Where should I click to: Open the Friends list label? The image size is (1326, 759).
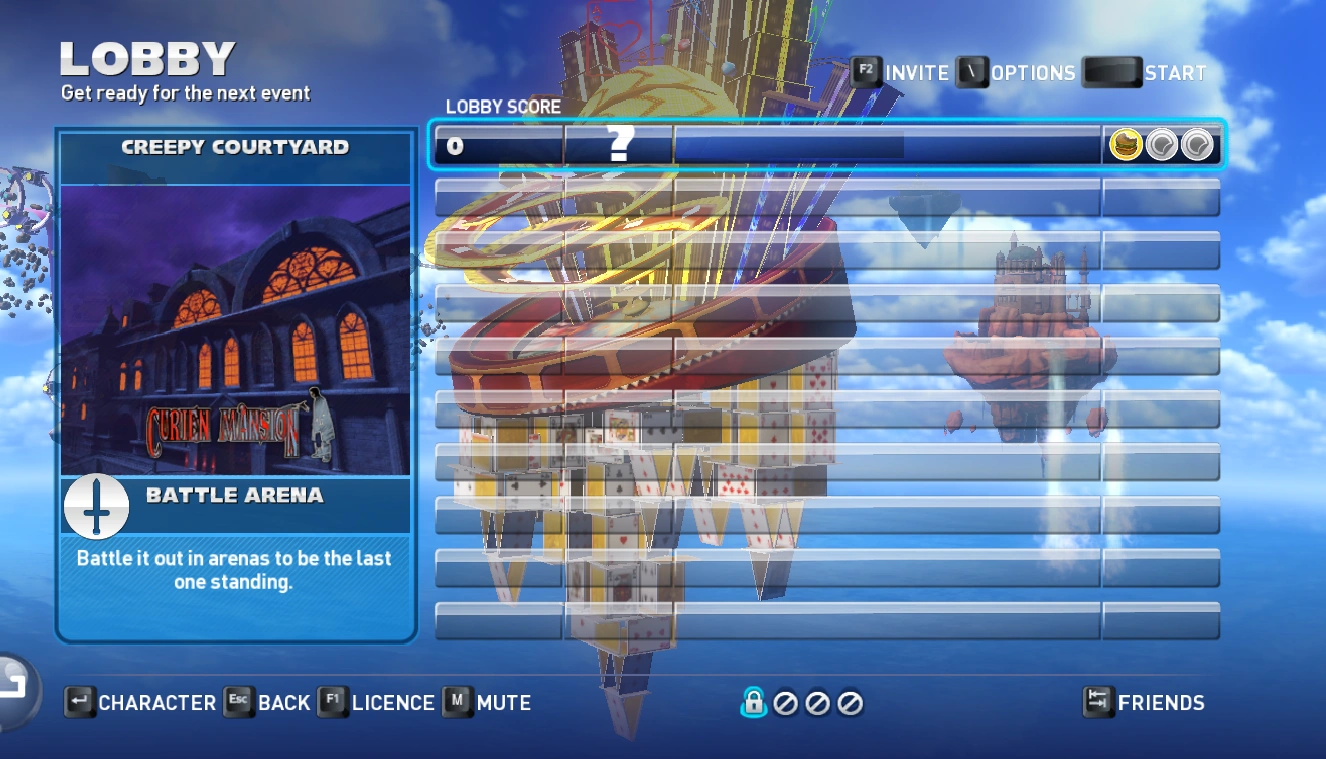click(x=1161, y=703)
